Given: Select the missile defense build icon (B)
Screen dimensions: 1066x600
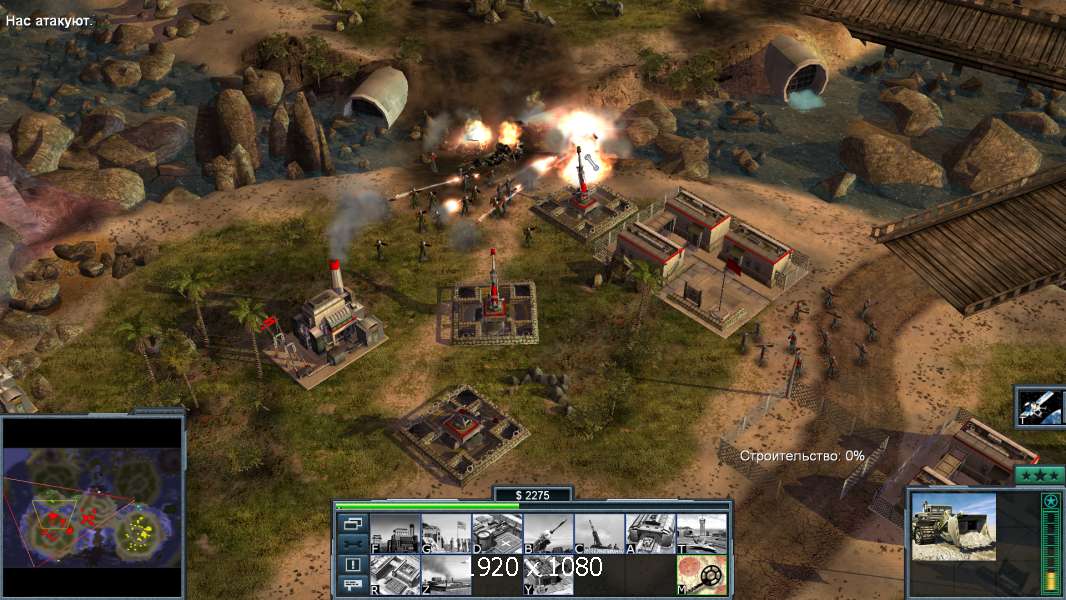Looking at the screenshot, I should pos(548,534).
